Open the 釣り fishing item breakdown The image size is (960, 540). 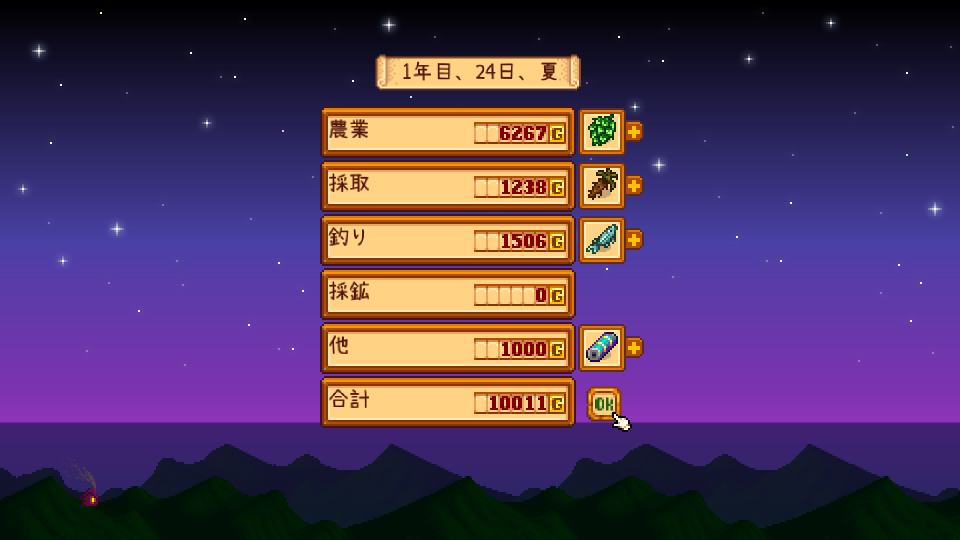634,239
